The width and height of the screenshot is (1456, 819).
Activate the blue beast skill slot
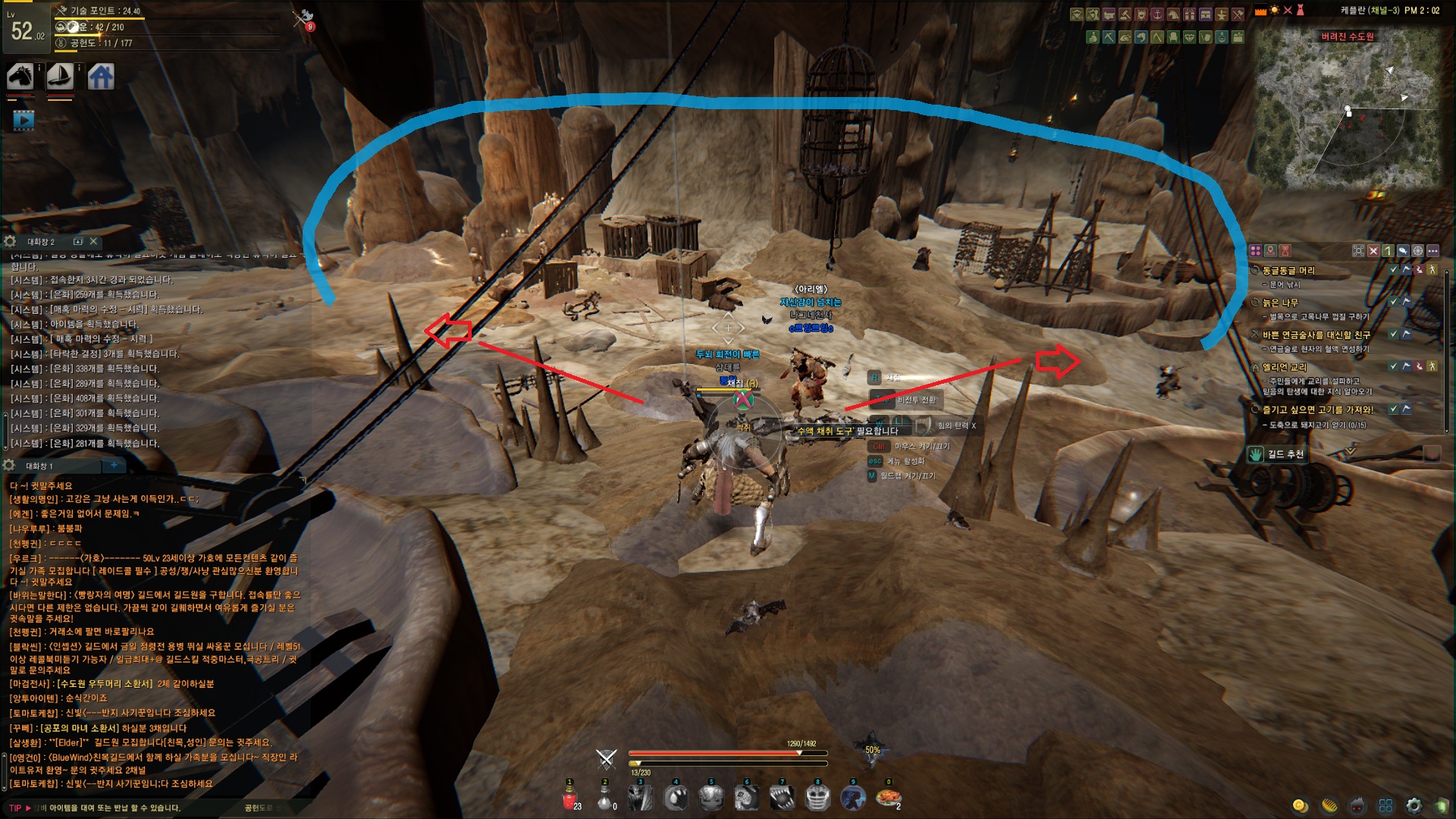click(x=853, y=798)
